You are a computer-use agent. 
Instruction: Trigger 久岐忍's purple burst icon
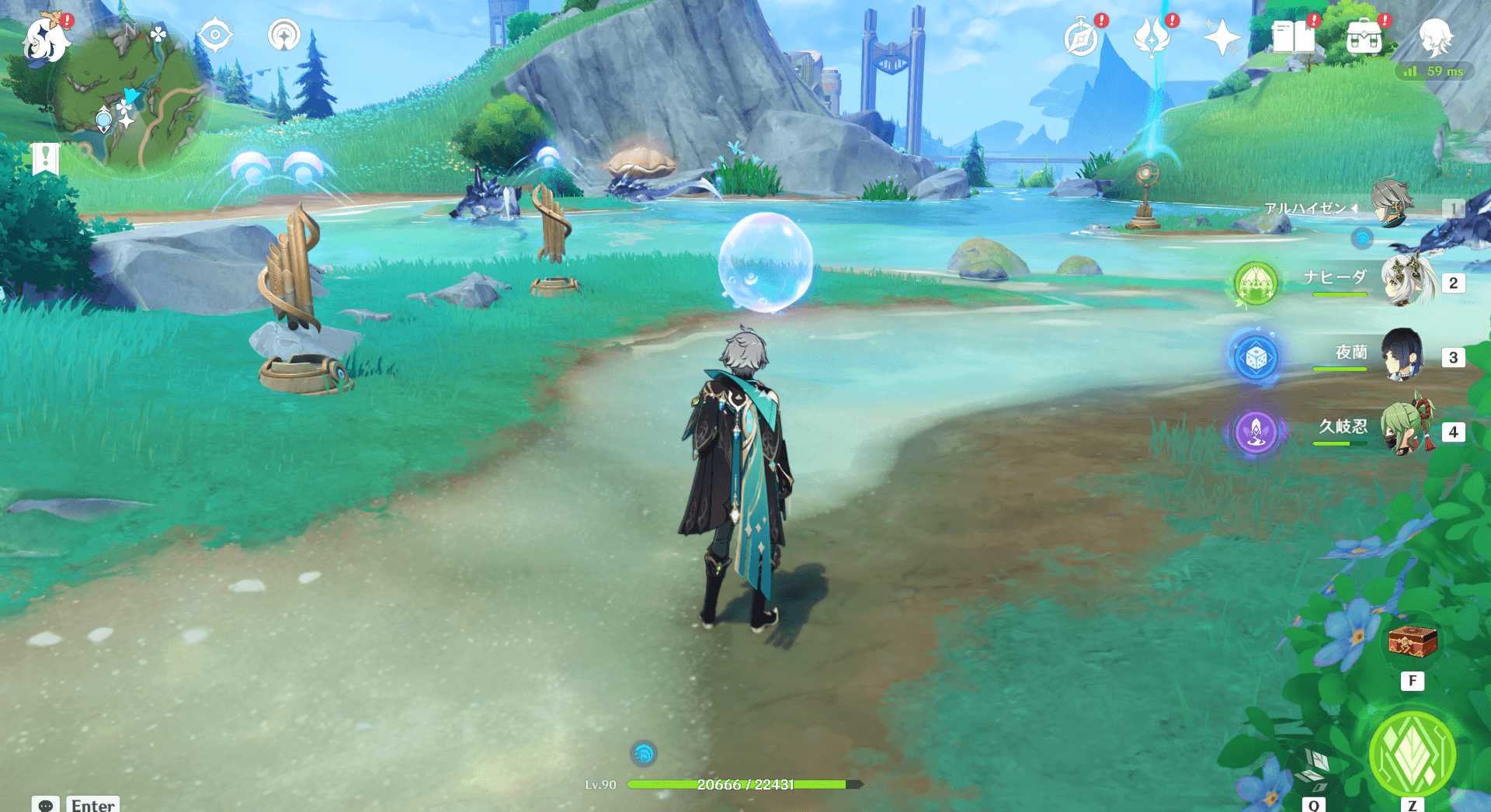1255,432
